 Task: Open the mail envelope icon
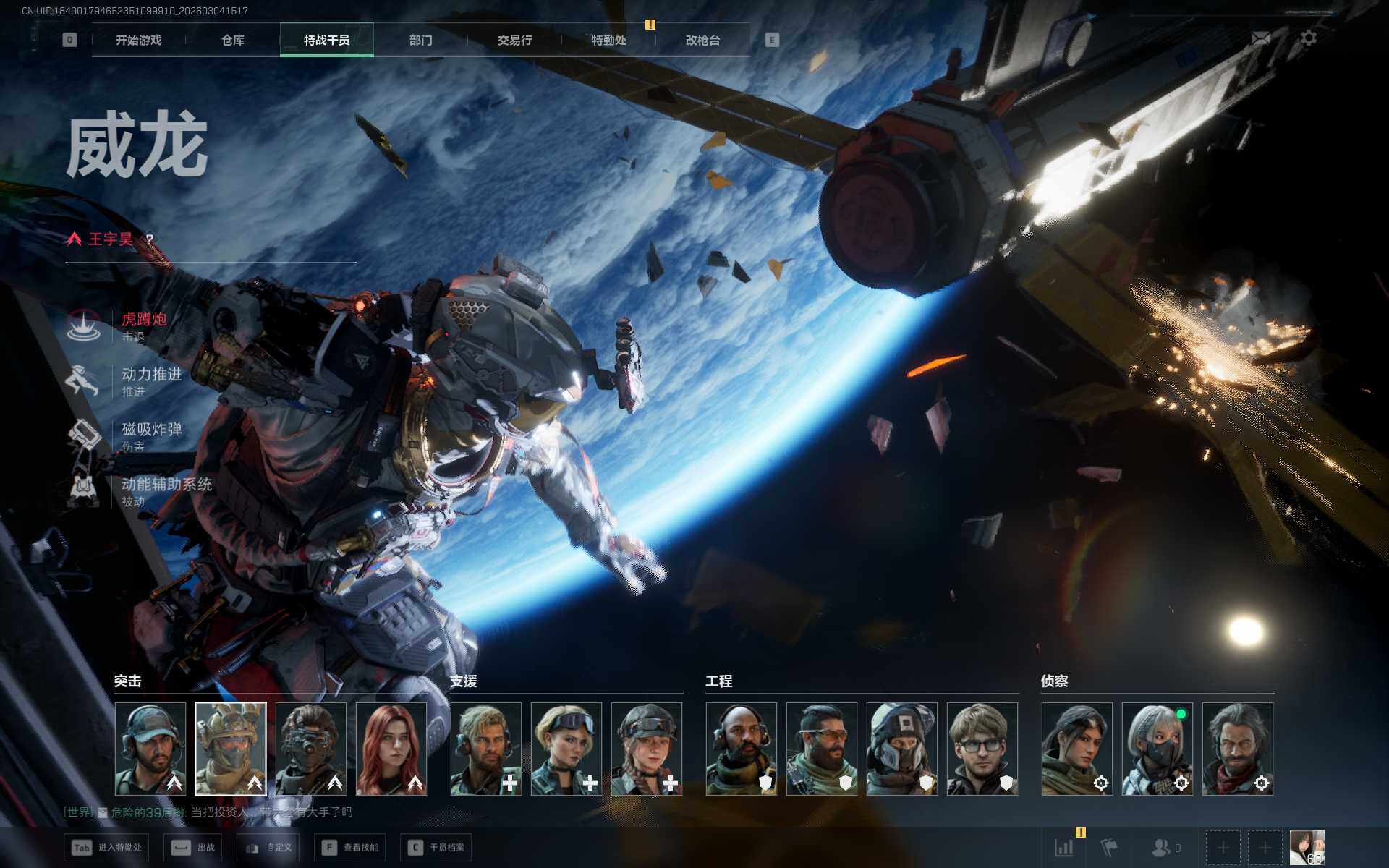1261,38
